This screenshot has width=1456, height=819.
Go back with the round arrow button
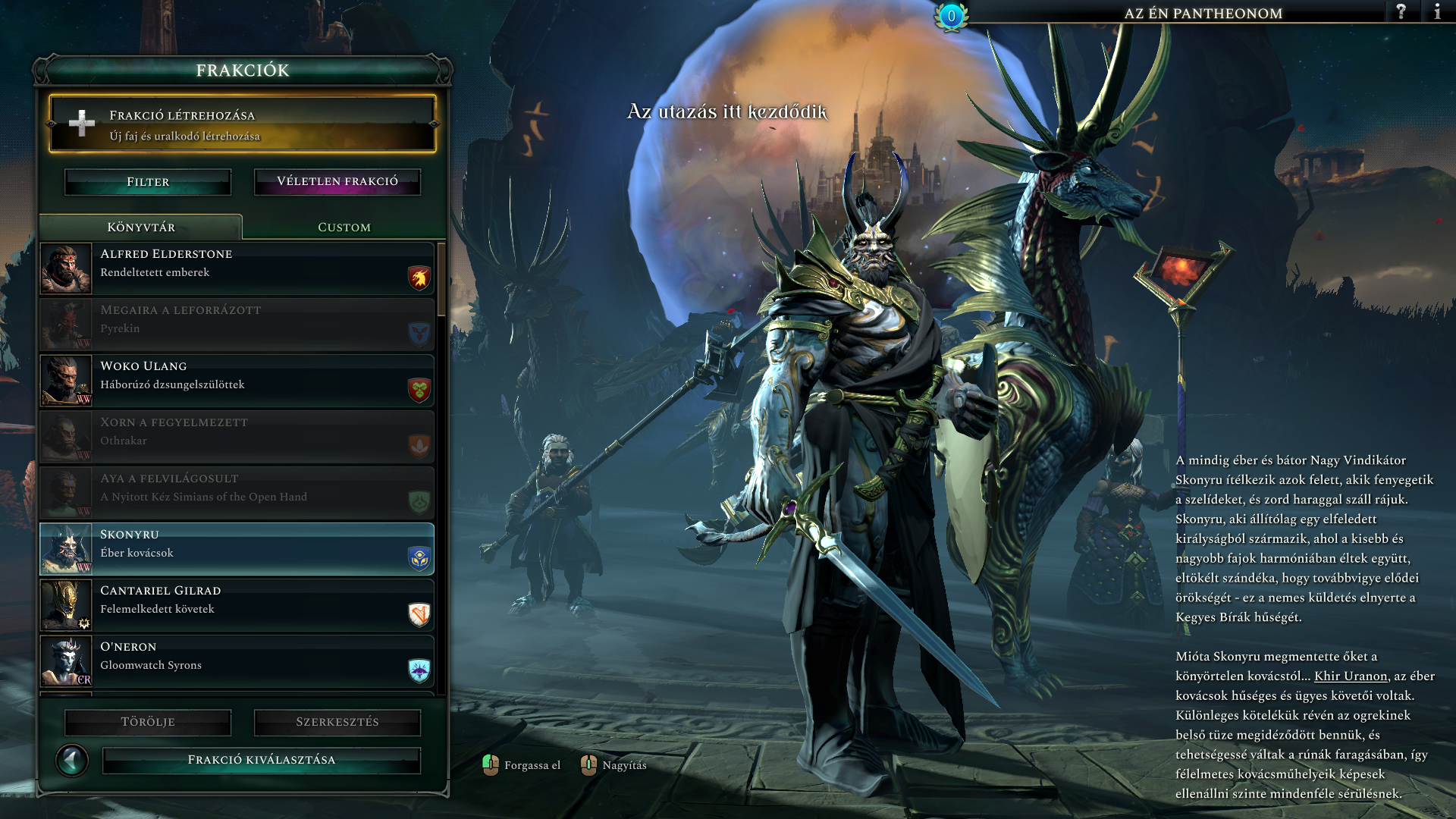[72, 760]
